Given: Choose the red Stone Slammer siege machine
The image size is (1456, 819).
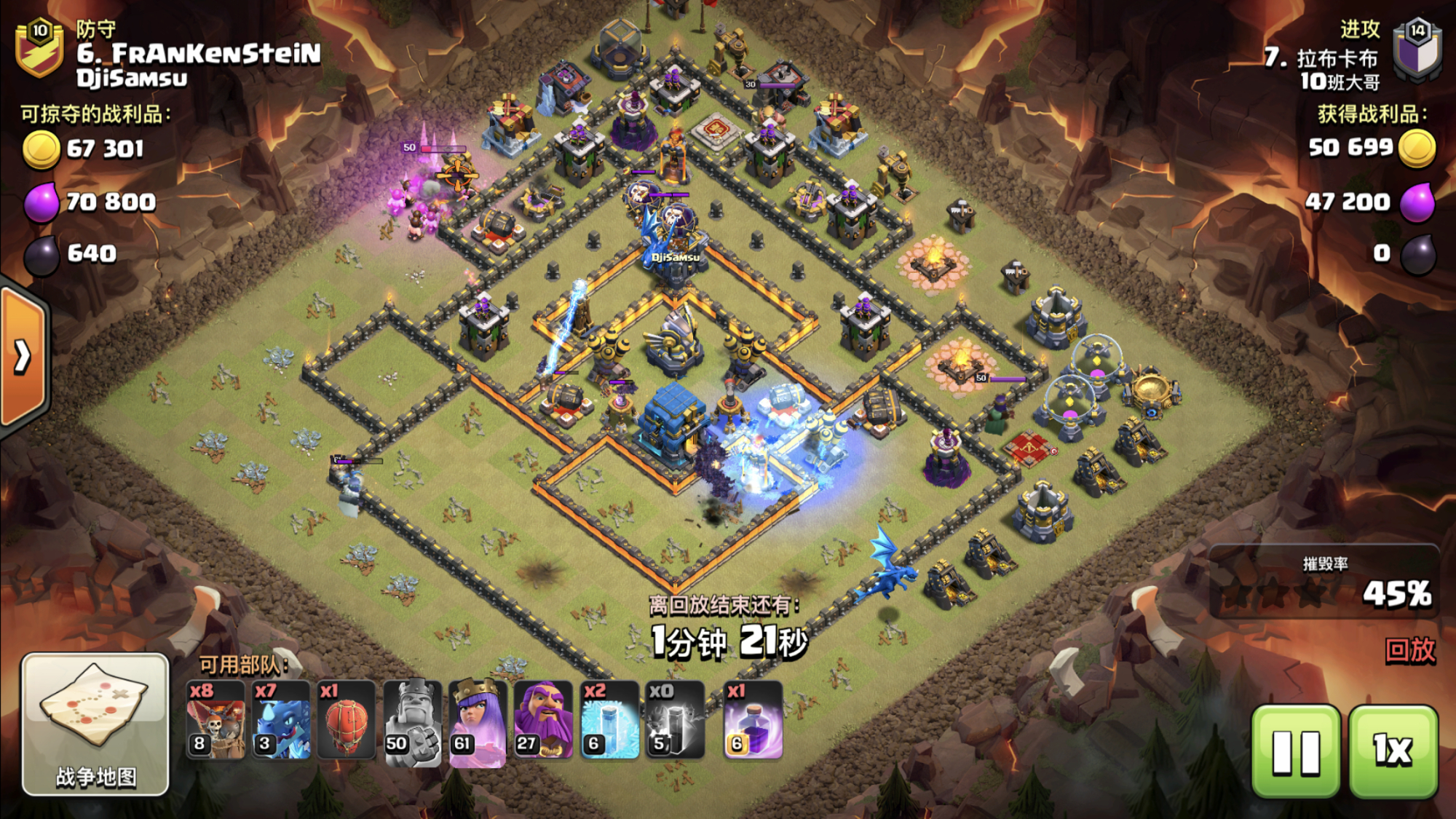Looking at the screenshot, I should 347,721.
